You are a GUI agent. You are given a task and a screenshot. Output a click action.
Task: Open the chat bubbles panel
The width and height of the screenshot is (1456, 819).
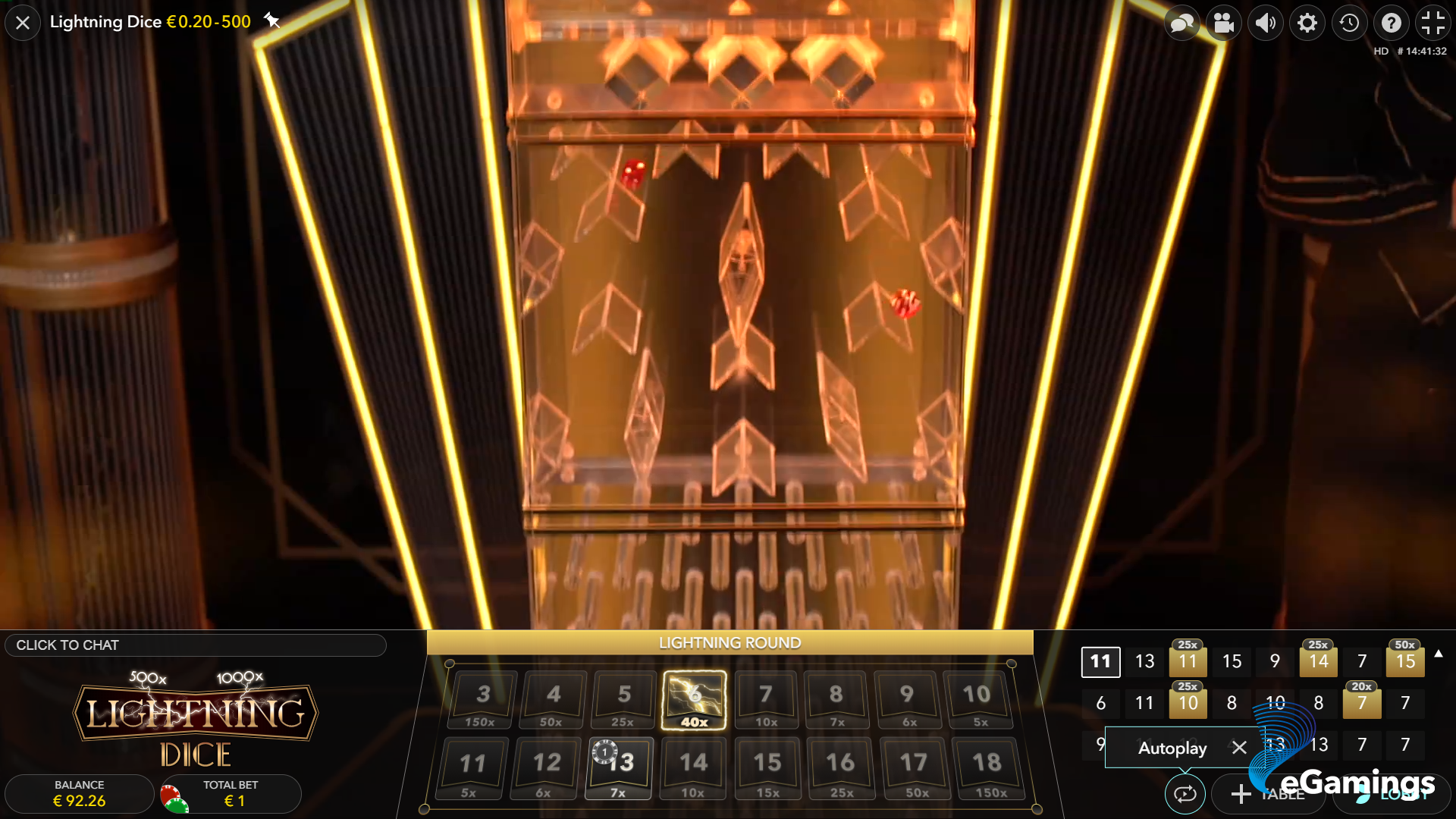click(x=1182, y=24)
